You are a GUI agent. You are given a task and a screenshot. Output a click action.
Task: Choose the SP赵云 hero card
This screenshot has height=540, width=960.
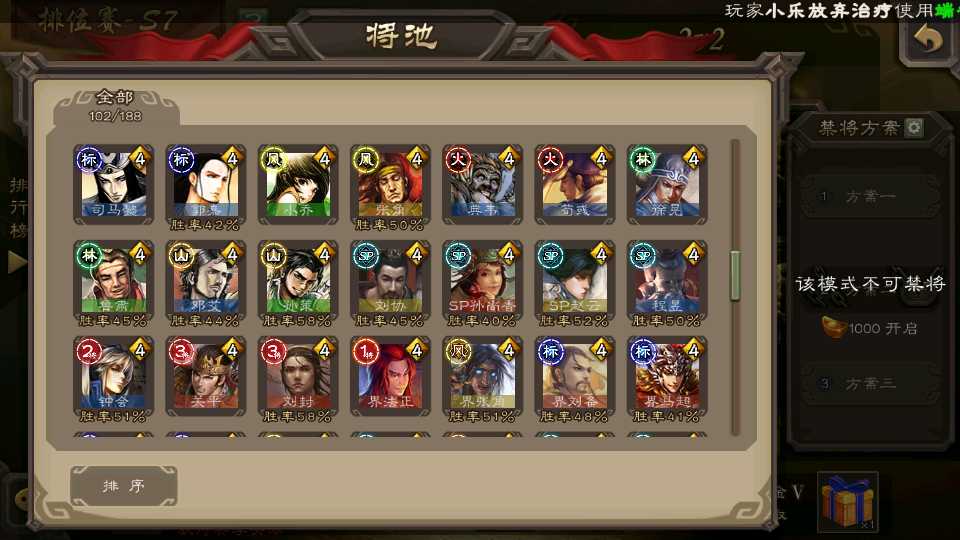(x=573, y=281)
